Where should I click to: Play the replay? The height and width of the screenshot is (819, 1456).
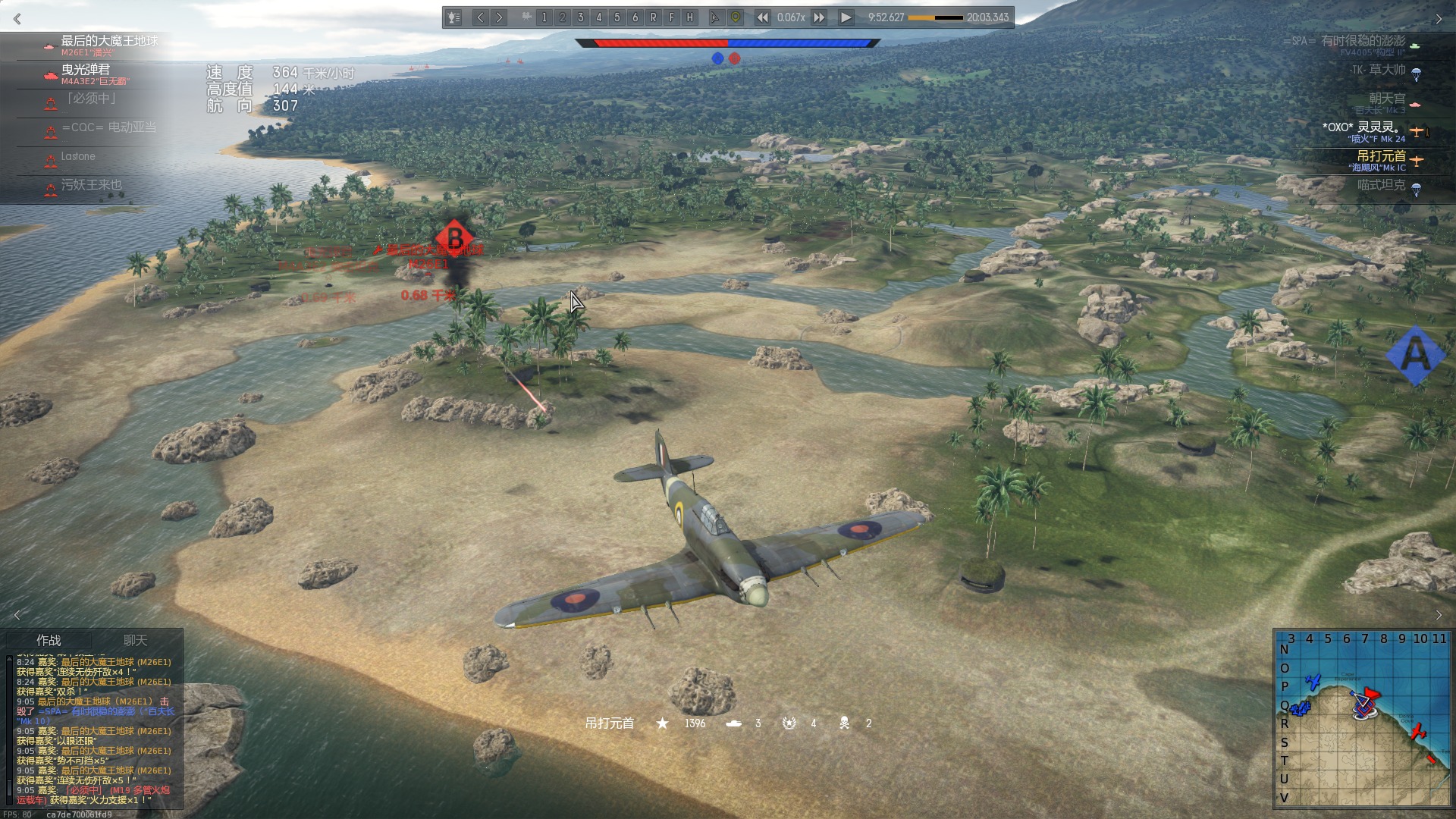click(846, 17)
